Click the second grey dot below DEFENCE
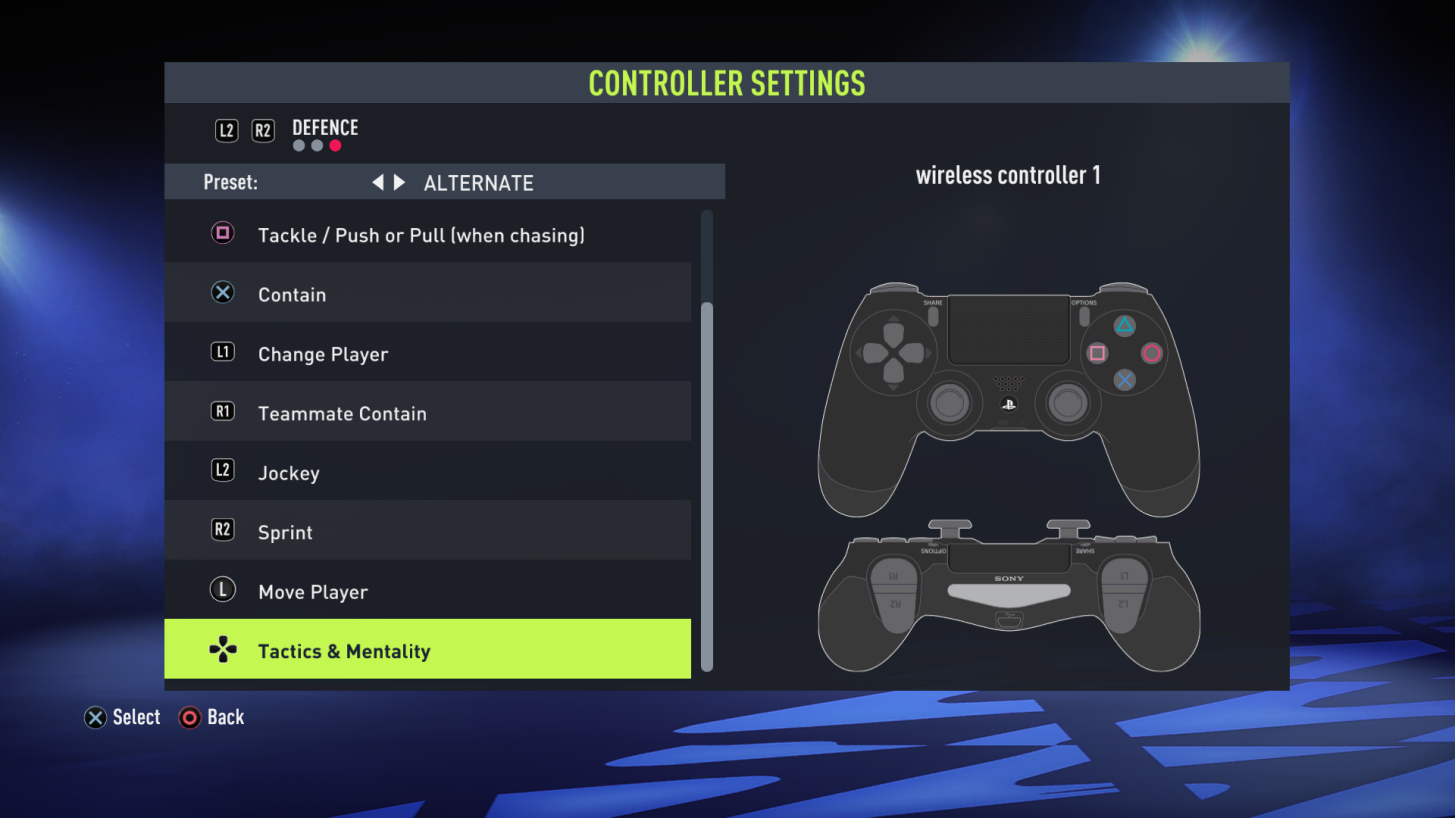The width and height of the screenshot is (1455, 818). pyautogui.click(x=316, y=145)
